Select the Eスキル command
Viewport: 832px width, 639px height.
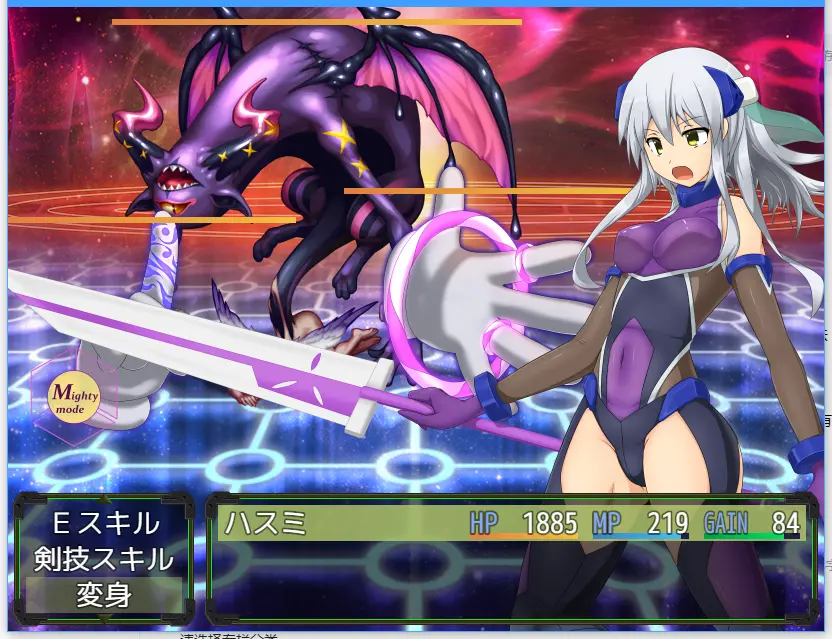[104, 523]
